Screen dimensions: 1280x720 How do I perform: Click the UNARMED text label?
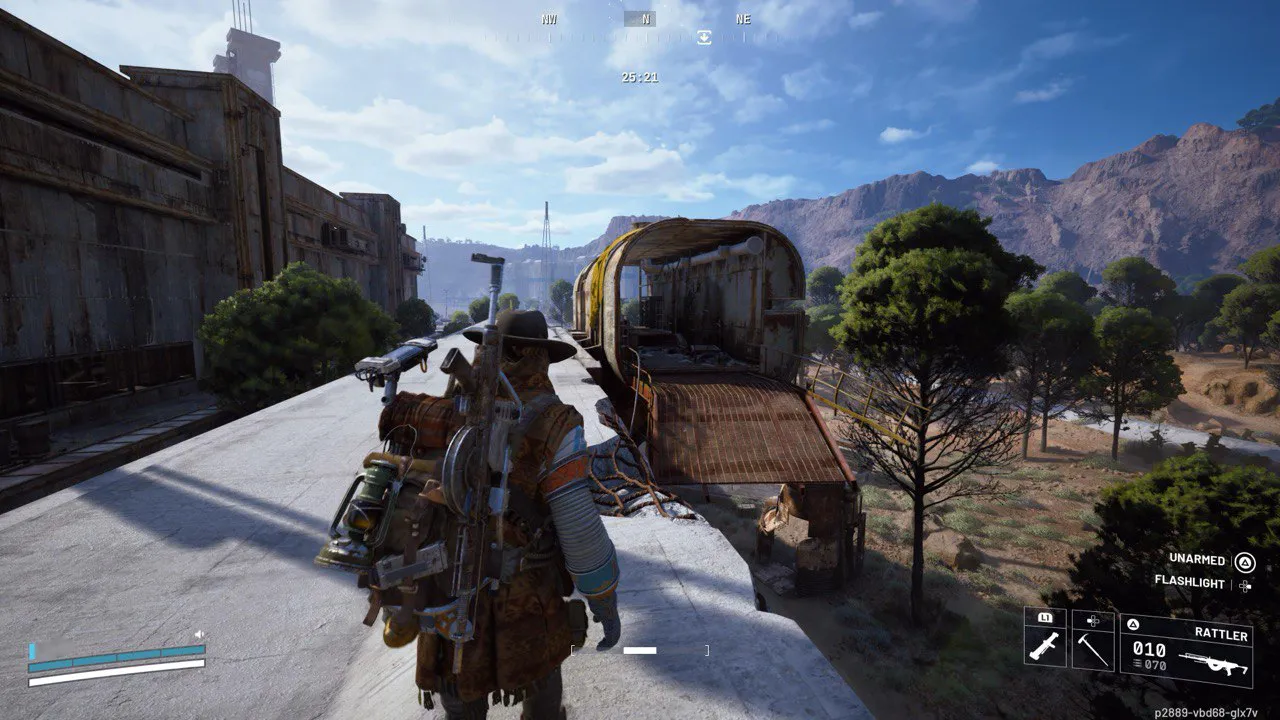(x=1197, y=559)
